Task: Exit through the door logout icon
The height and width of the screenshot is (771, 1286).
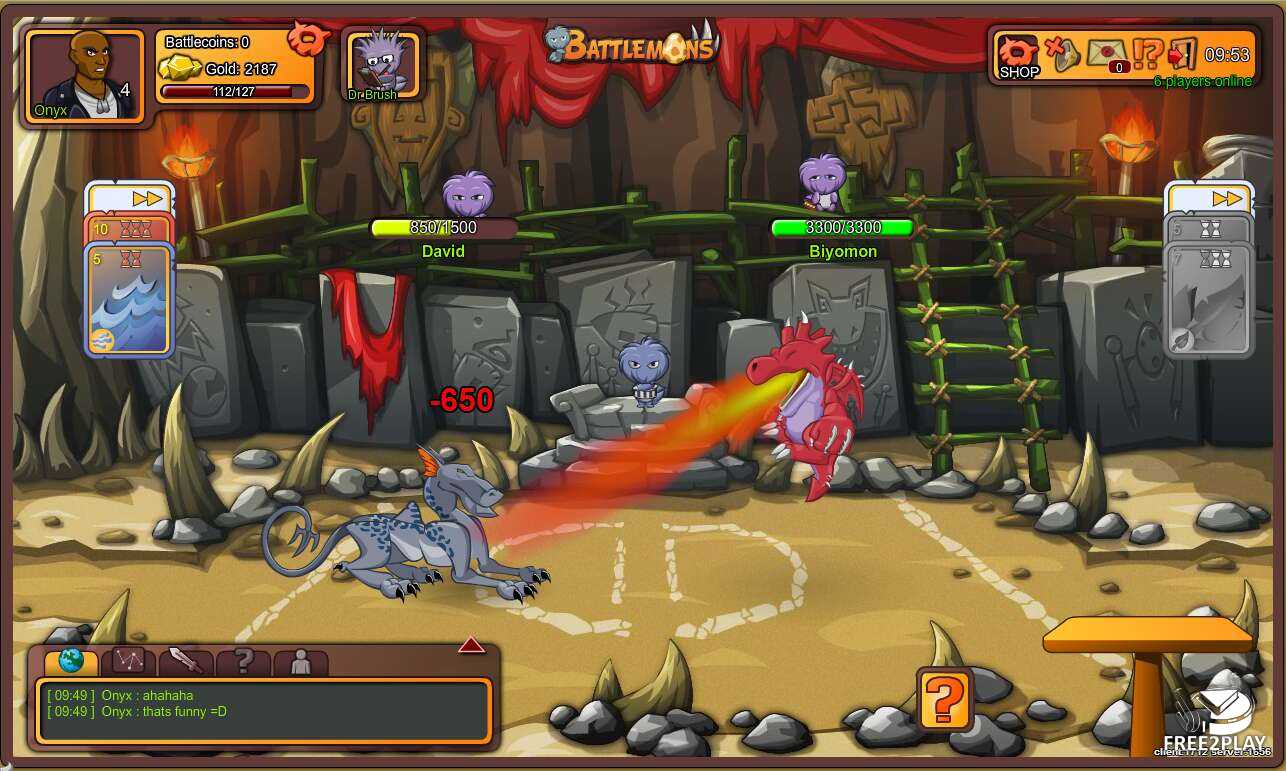Action: [1182, 53]
